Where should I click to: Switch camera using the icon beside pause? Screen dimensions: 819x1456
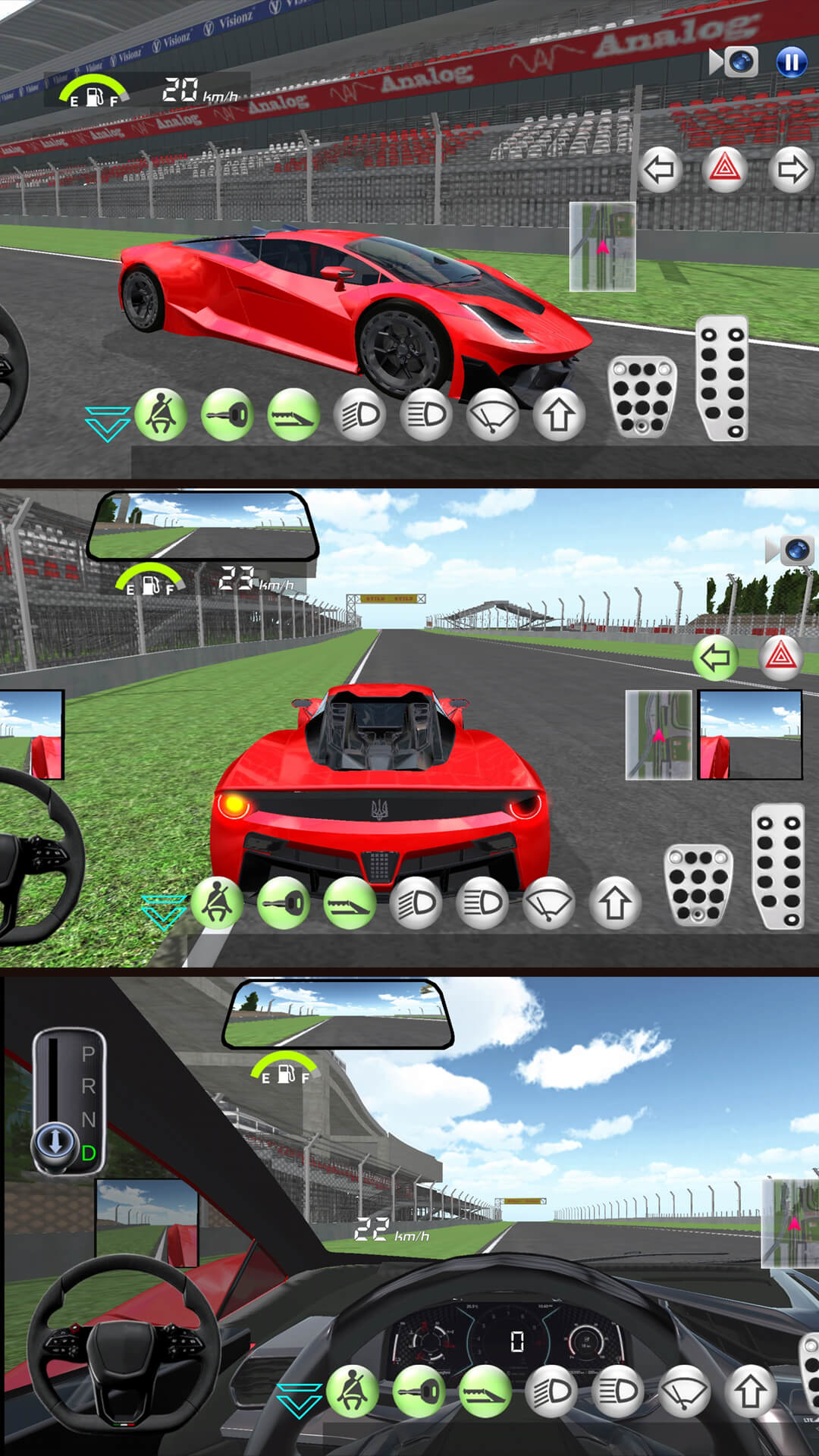click(734, 62)
